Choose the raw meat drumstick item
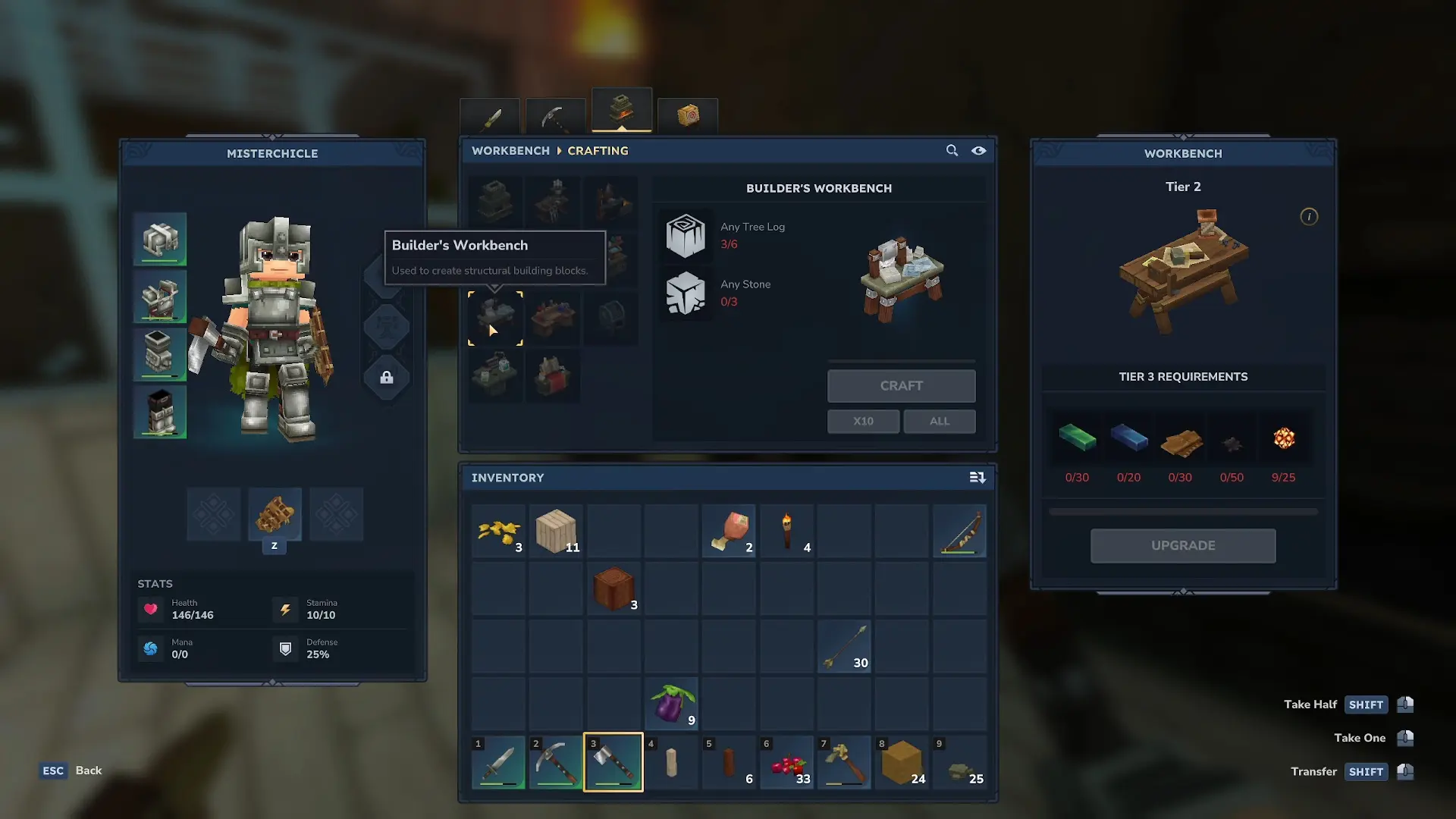Screen dimensions: 1456x819 pyautogui.click(x=729, y=532)
